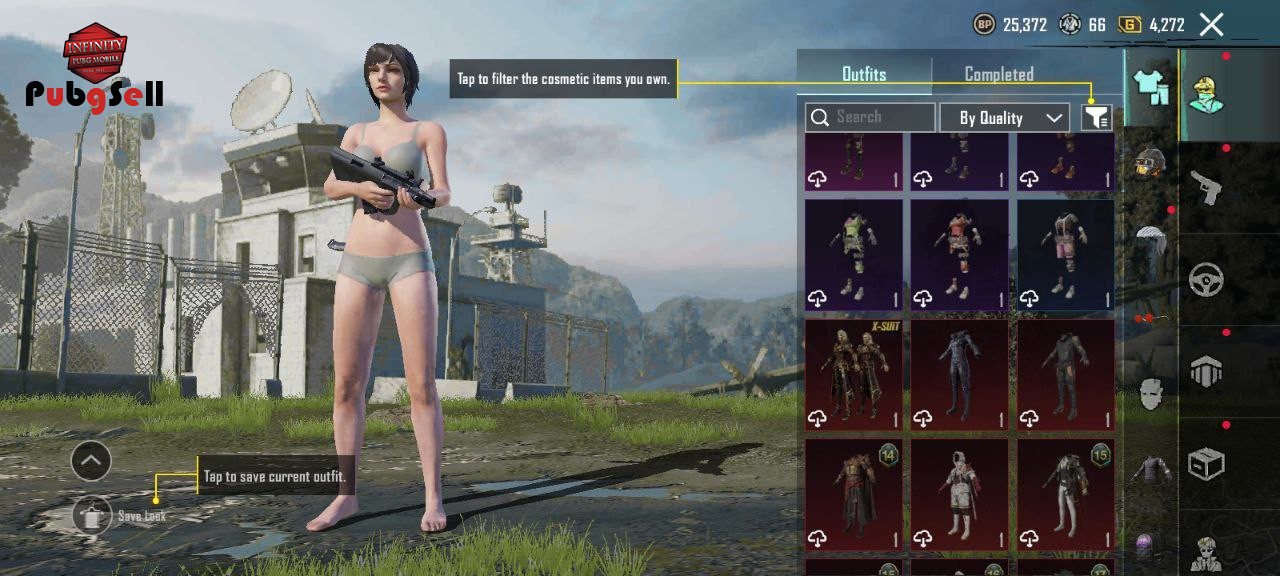
Task: Expand the up-arrow circle button
Action: pyautogui.click(x=91, y=461)
